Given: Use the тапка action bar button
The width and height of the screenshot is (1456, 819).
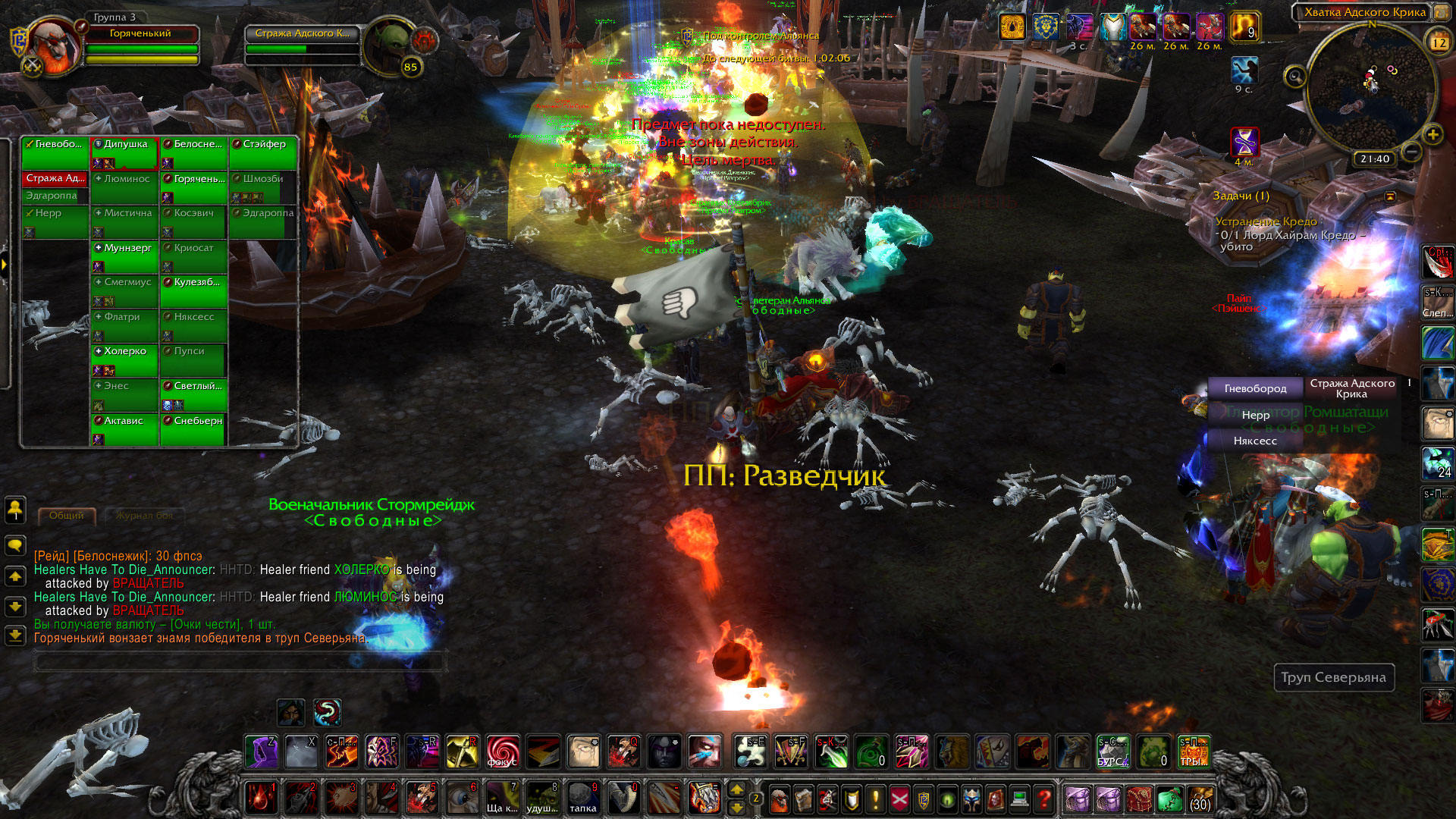Looking at the screenshot, I should (583, 798).
